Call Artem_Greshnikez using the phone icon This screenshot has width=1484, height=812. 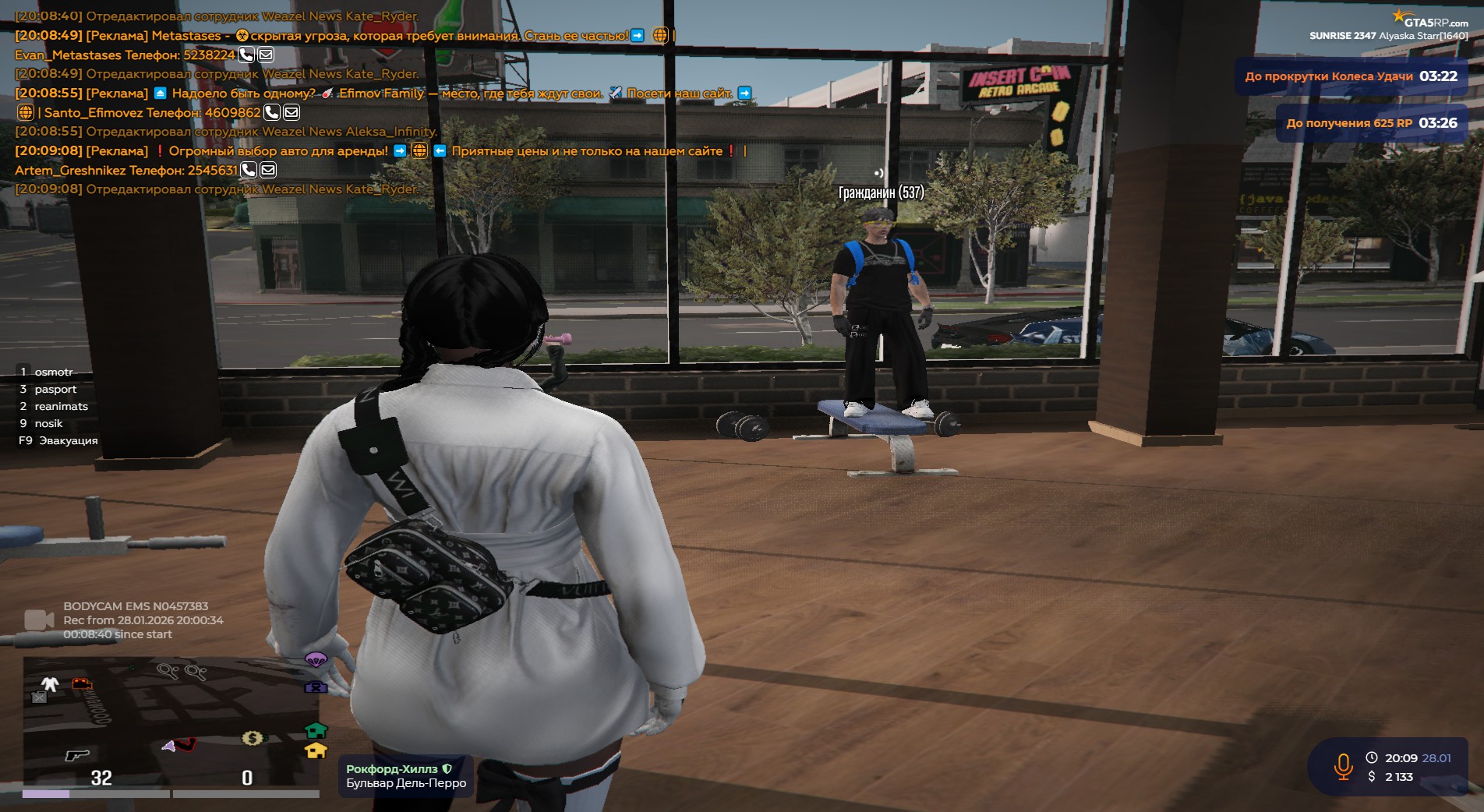click(249, 170)
